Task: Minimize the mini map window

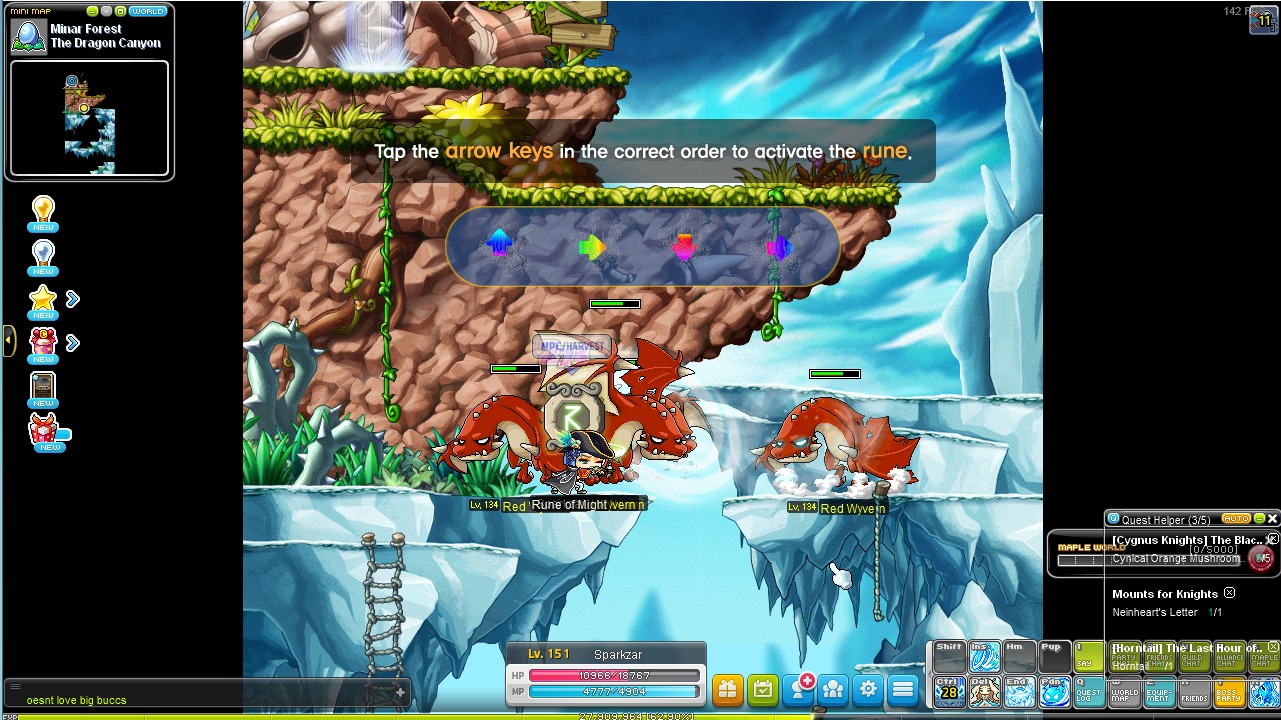Action: click(93, 11)
